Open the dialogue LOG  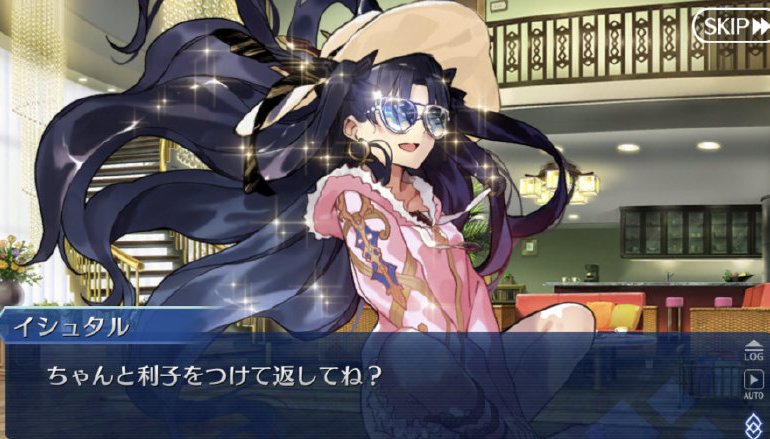point(753,348)
